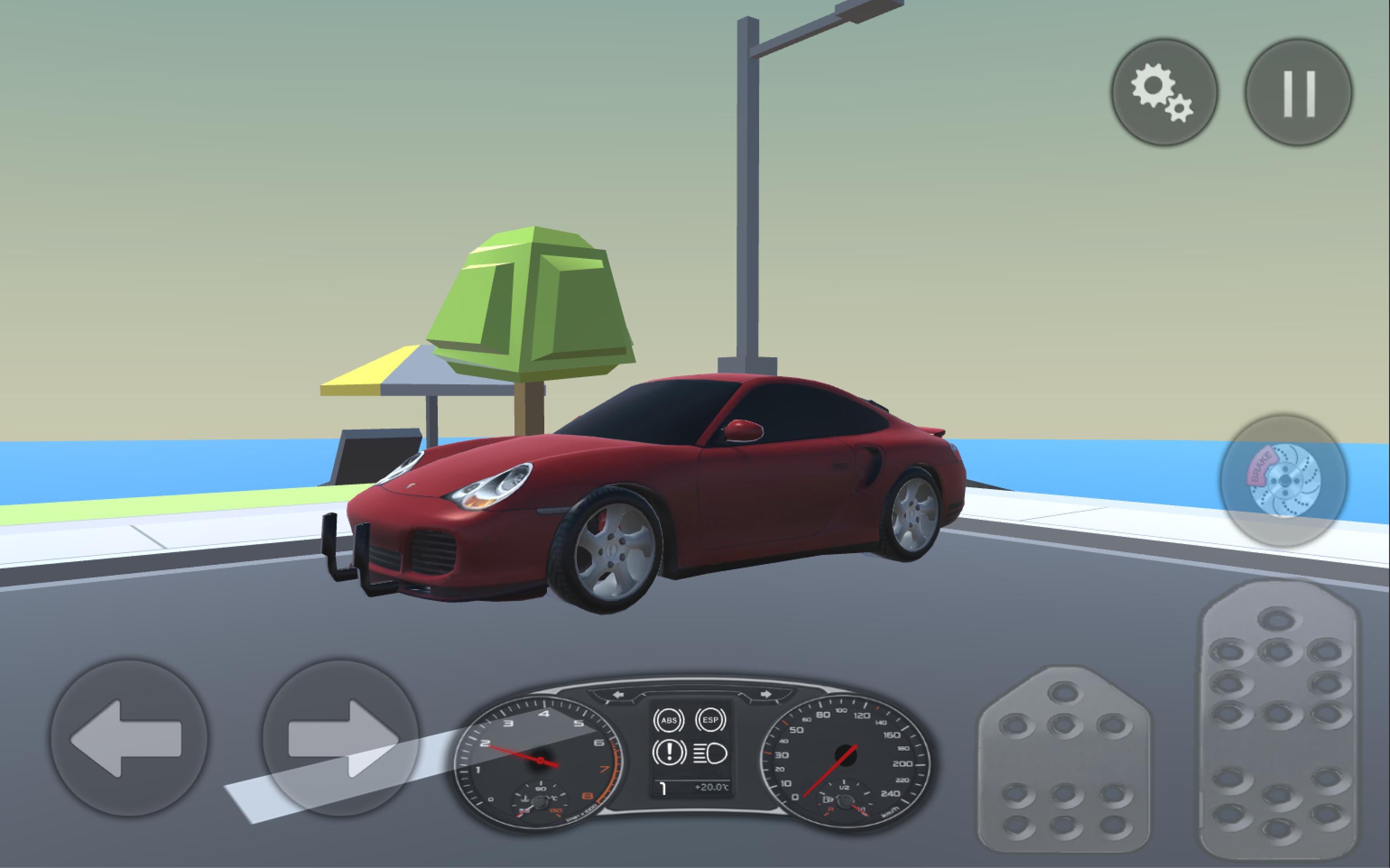
Task: Tap the ABS indicator on the dashboard
Action: coord(669,720)
